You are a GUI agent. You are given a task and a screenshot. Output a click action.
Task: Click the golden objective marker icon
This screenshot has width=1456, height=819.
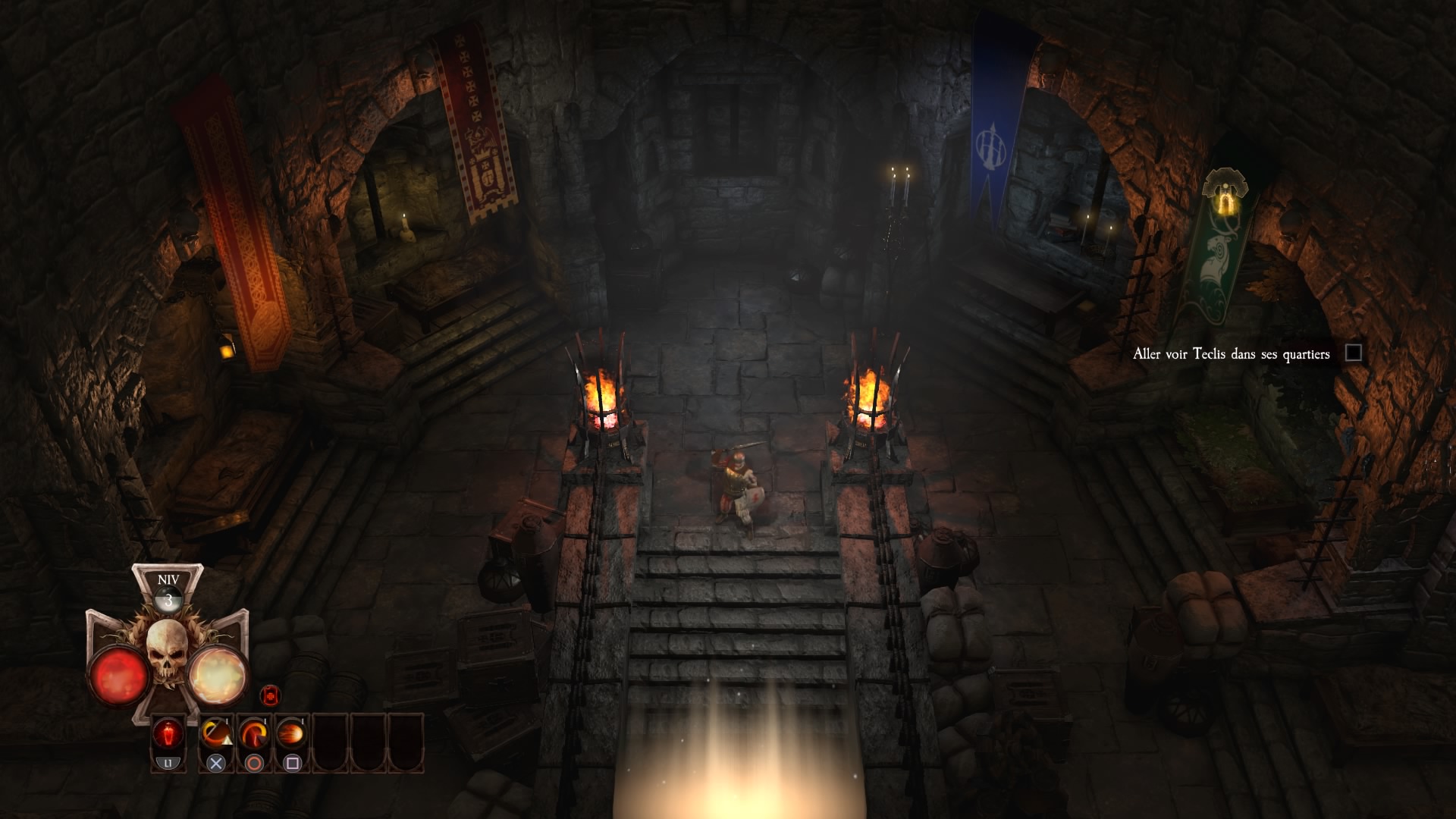click(x=1224, y=193)
